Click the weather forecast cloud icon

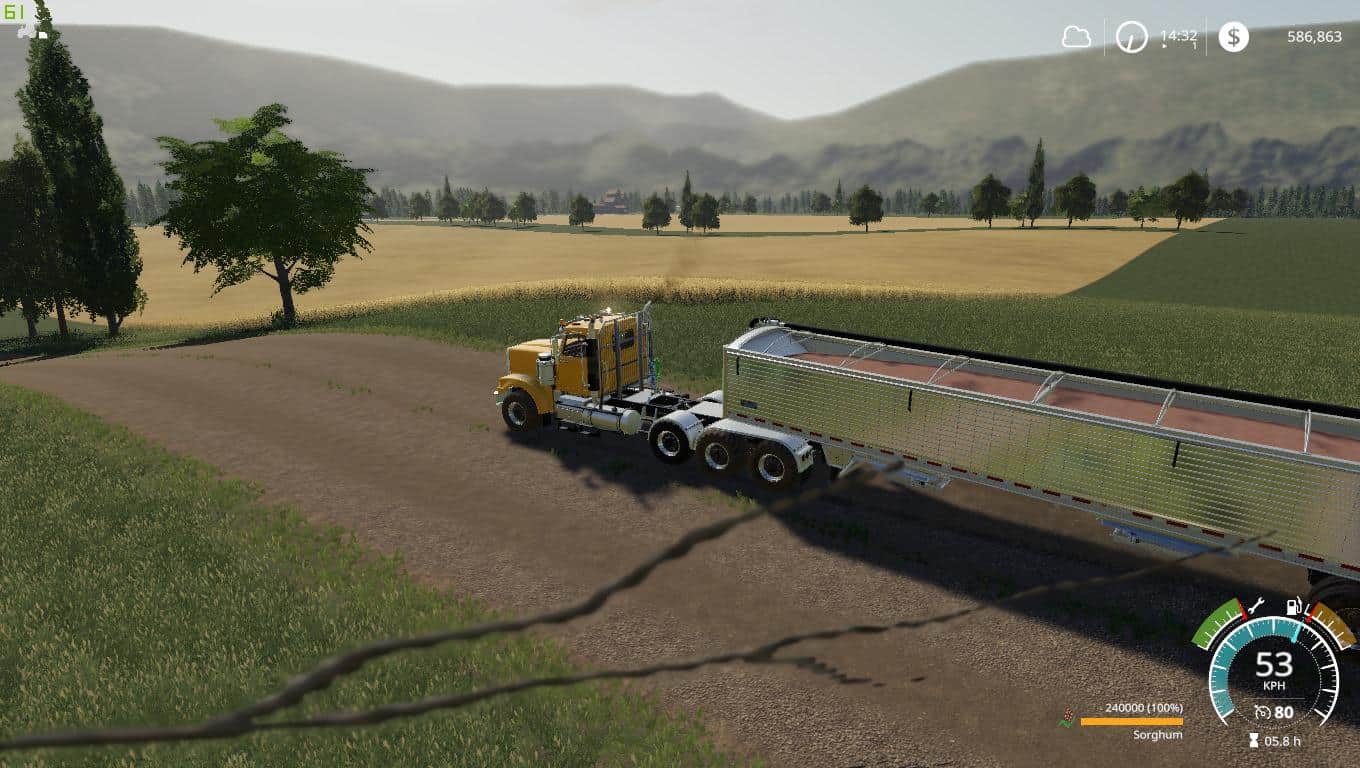click(1077, 38)
